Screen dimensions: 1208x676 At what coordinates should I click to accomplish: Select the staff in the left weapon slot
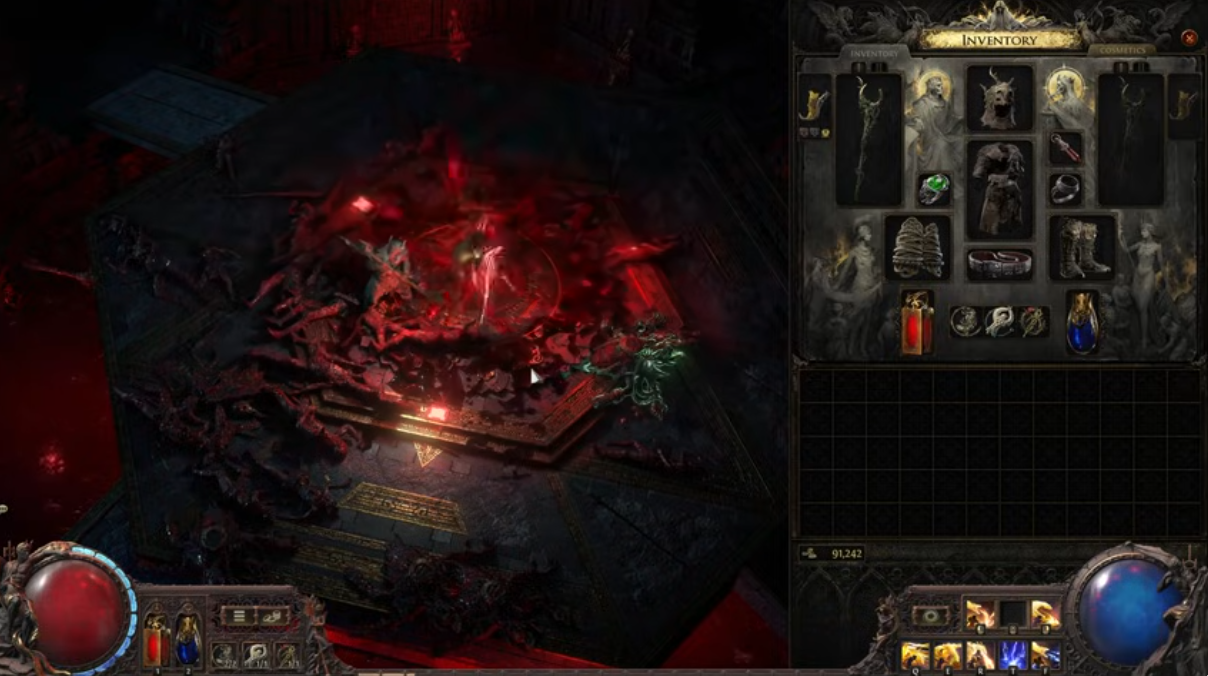click(x=868, y=139)
